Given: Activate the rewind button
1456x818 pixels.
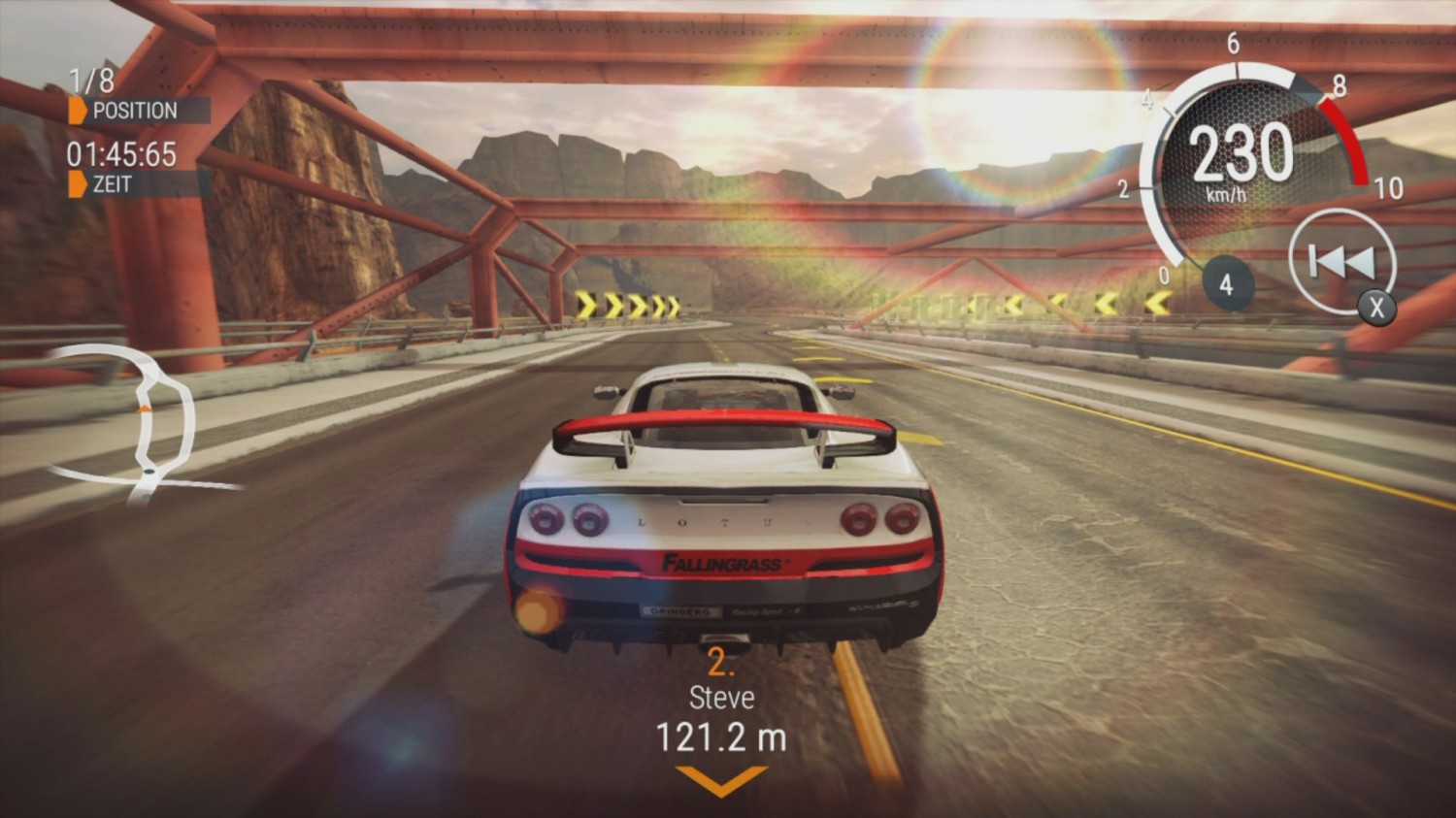Looking at the screenshot, I should click(x=1341, y=261).
